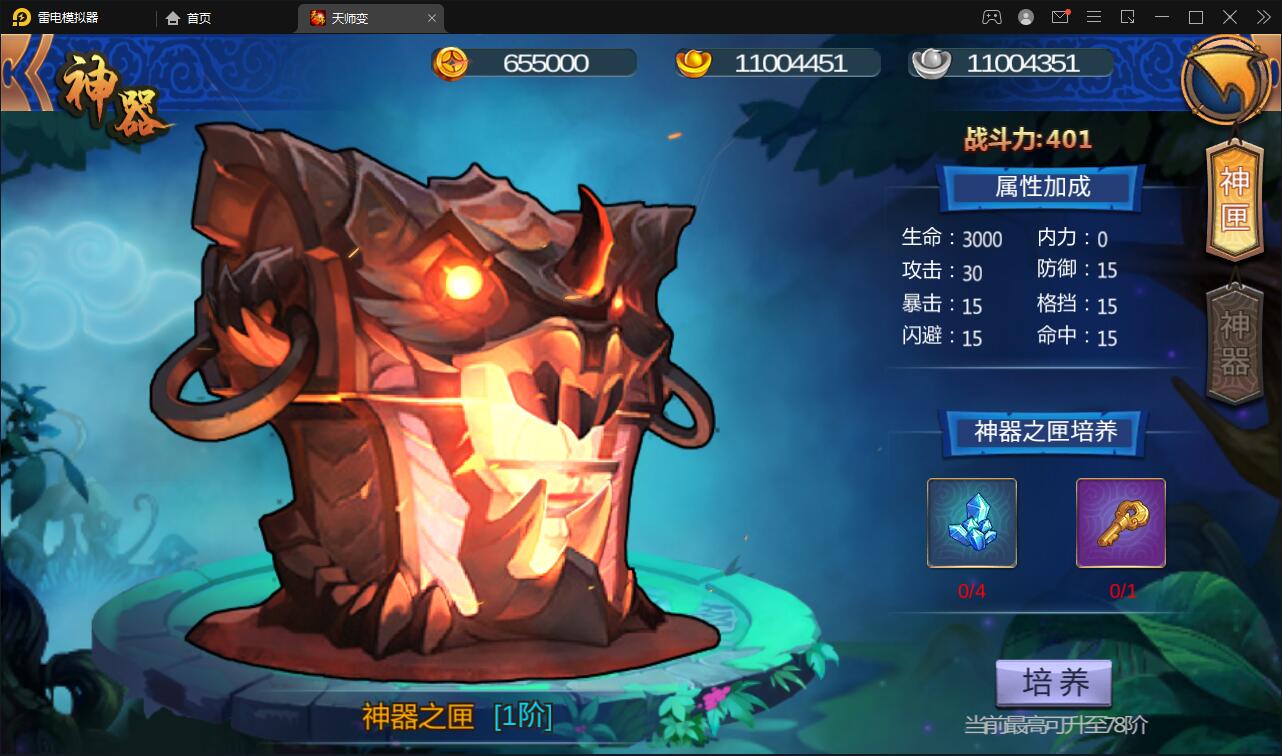Open the gamepad game center icon
Screen dimensions: 1282x756
[991, 17]
